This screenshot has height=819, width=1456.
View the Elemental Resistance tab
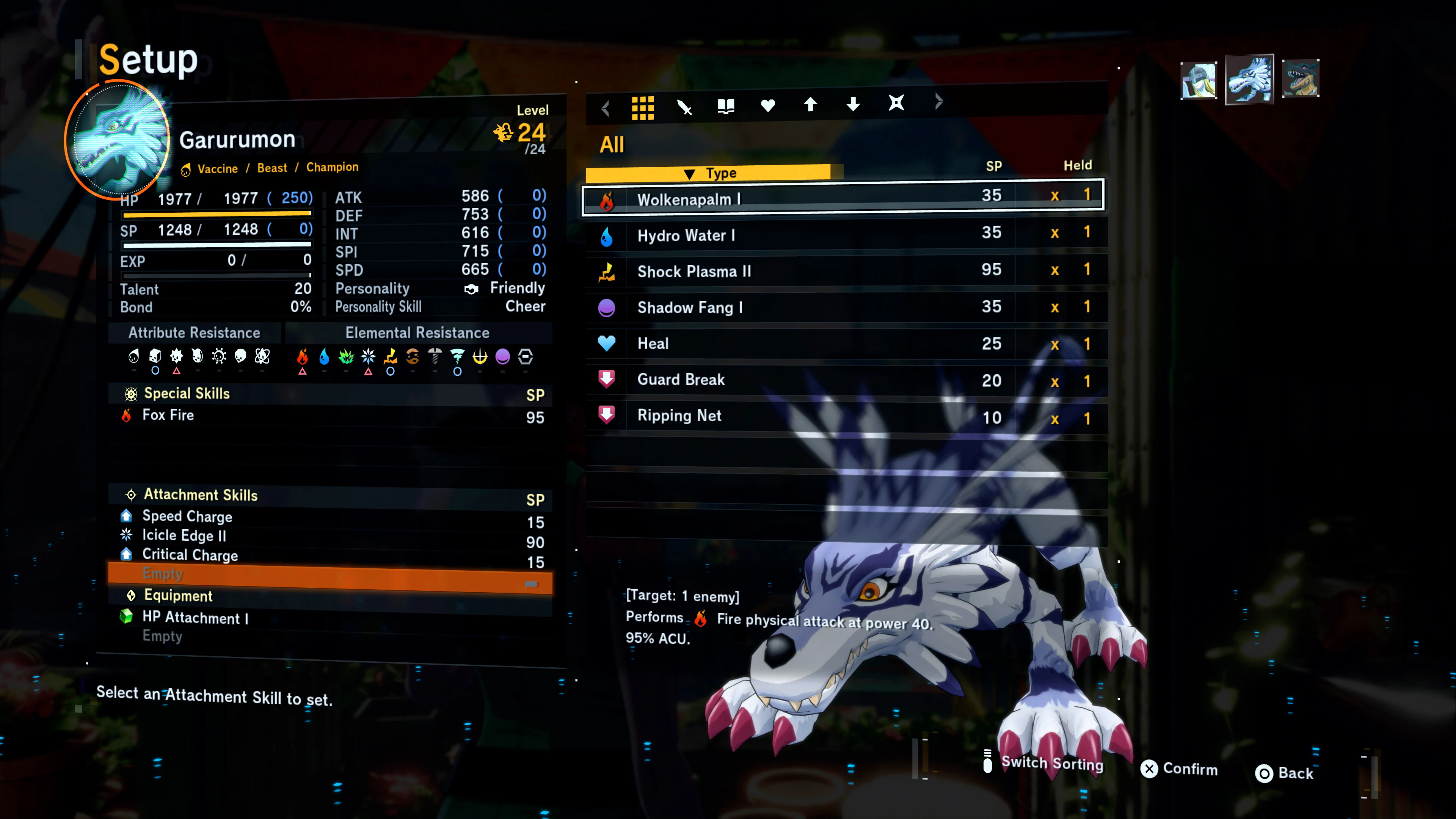(x=418, y=333)
